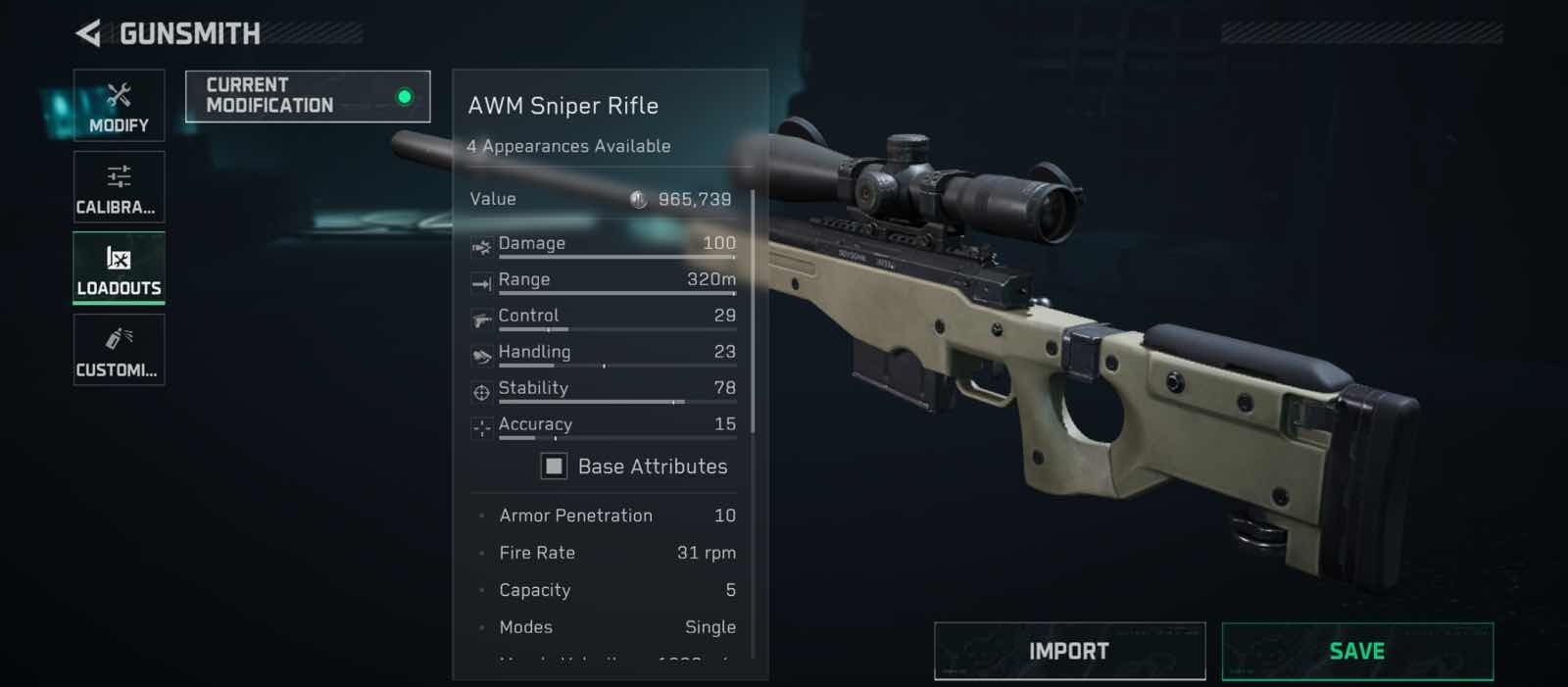Save the current weapon build

(1357, 651)
